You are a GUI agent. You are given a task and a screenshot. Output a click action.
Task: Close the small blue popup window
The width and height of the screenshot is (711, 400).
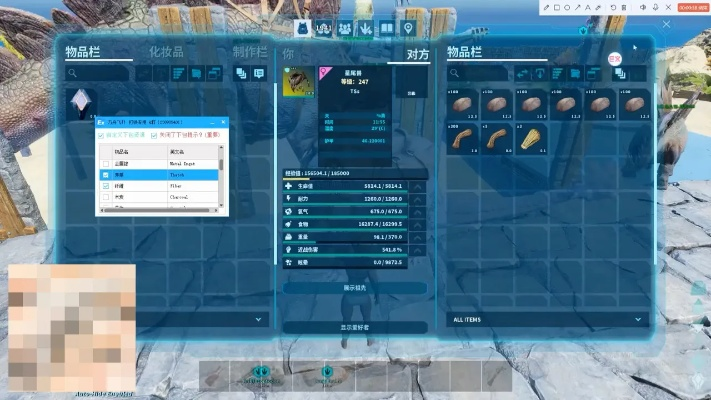tap(224, 121)
